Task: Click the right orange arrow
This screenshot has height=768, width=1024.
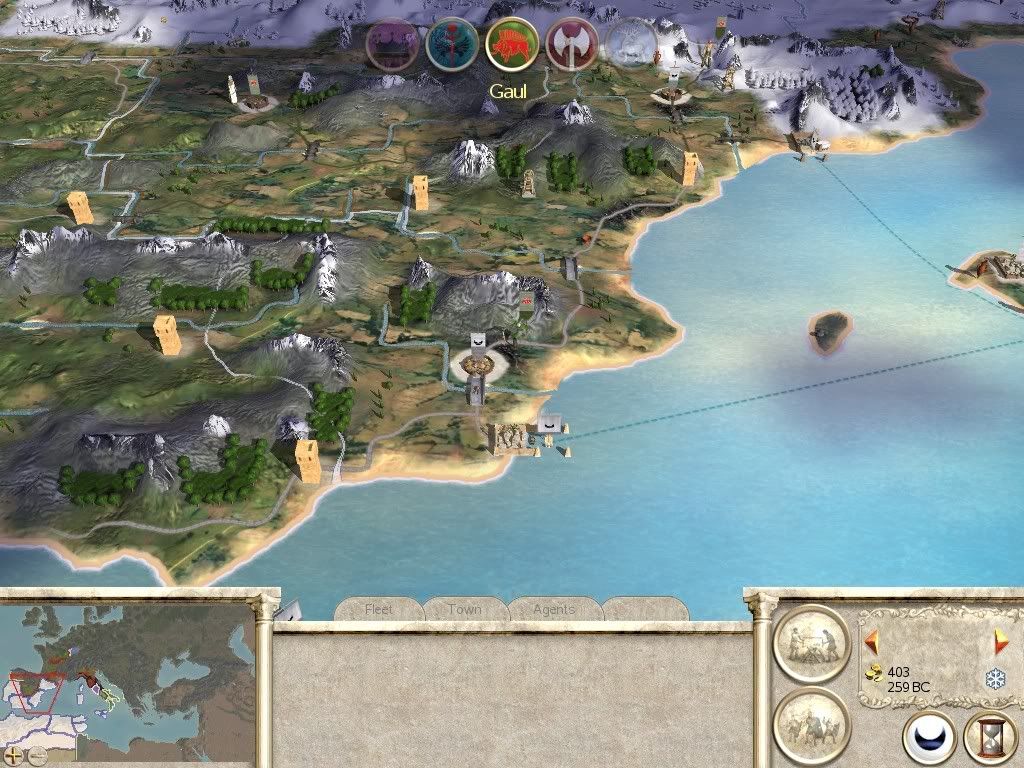Action: tap(1001, 641)
